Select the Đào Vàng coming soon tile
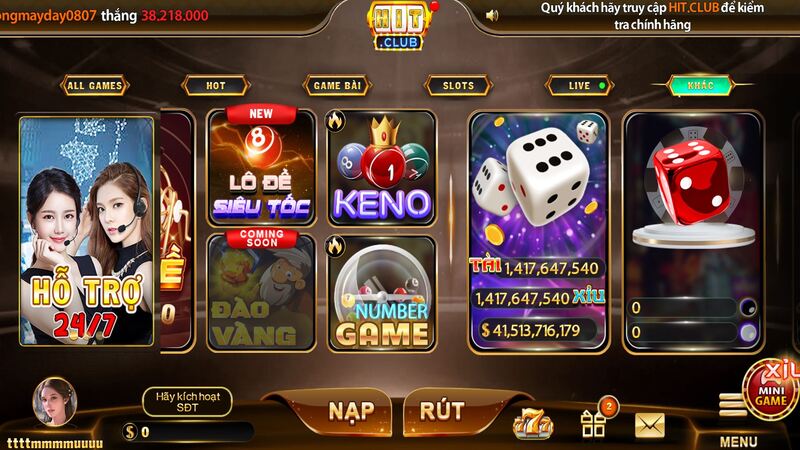 pos(261,292)
